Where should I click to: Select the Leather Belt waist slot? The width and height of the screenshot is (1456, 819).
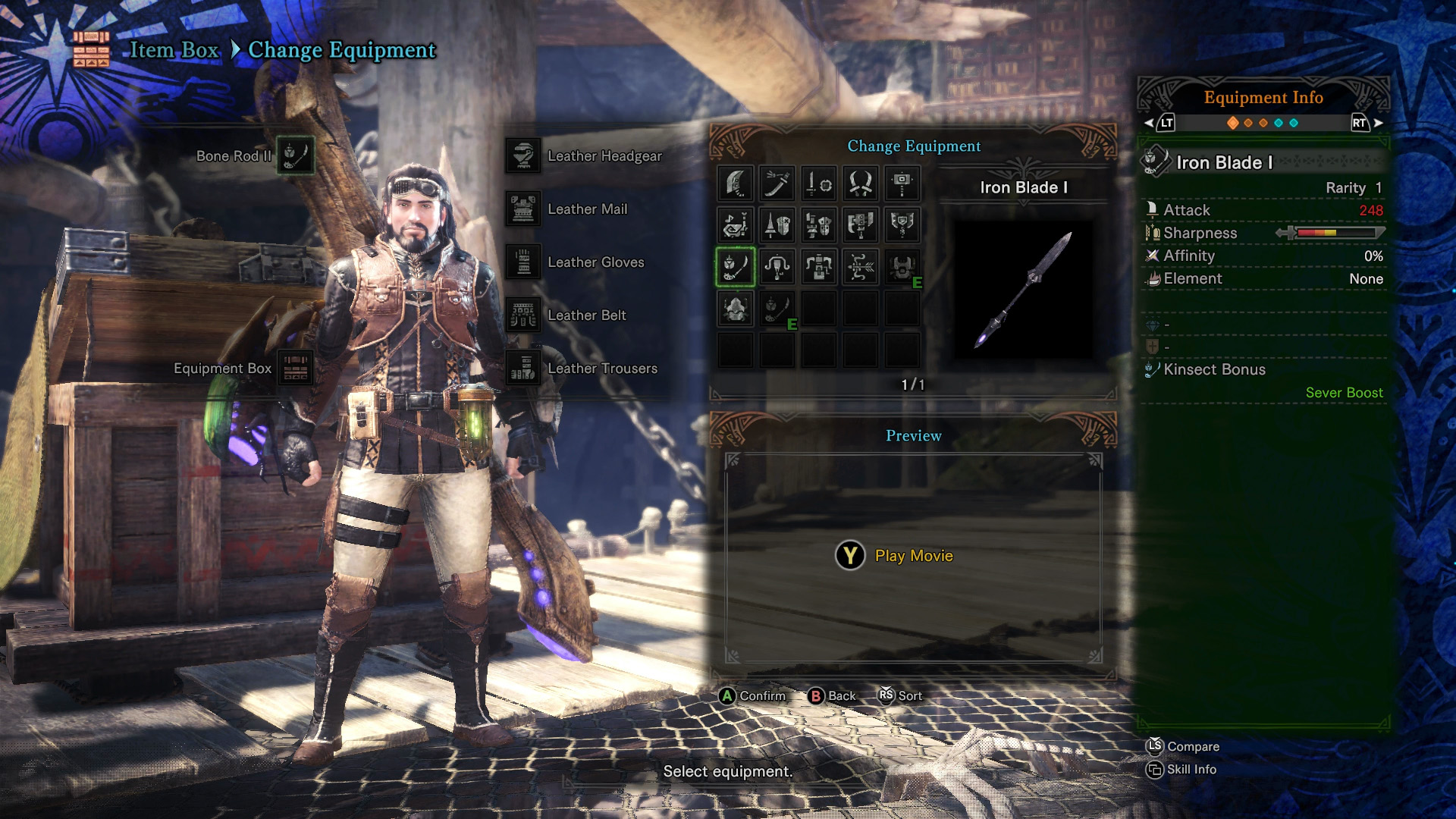pyautogui.click(x=523, y=315)
